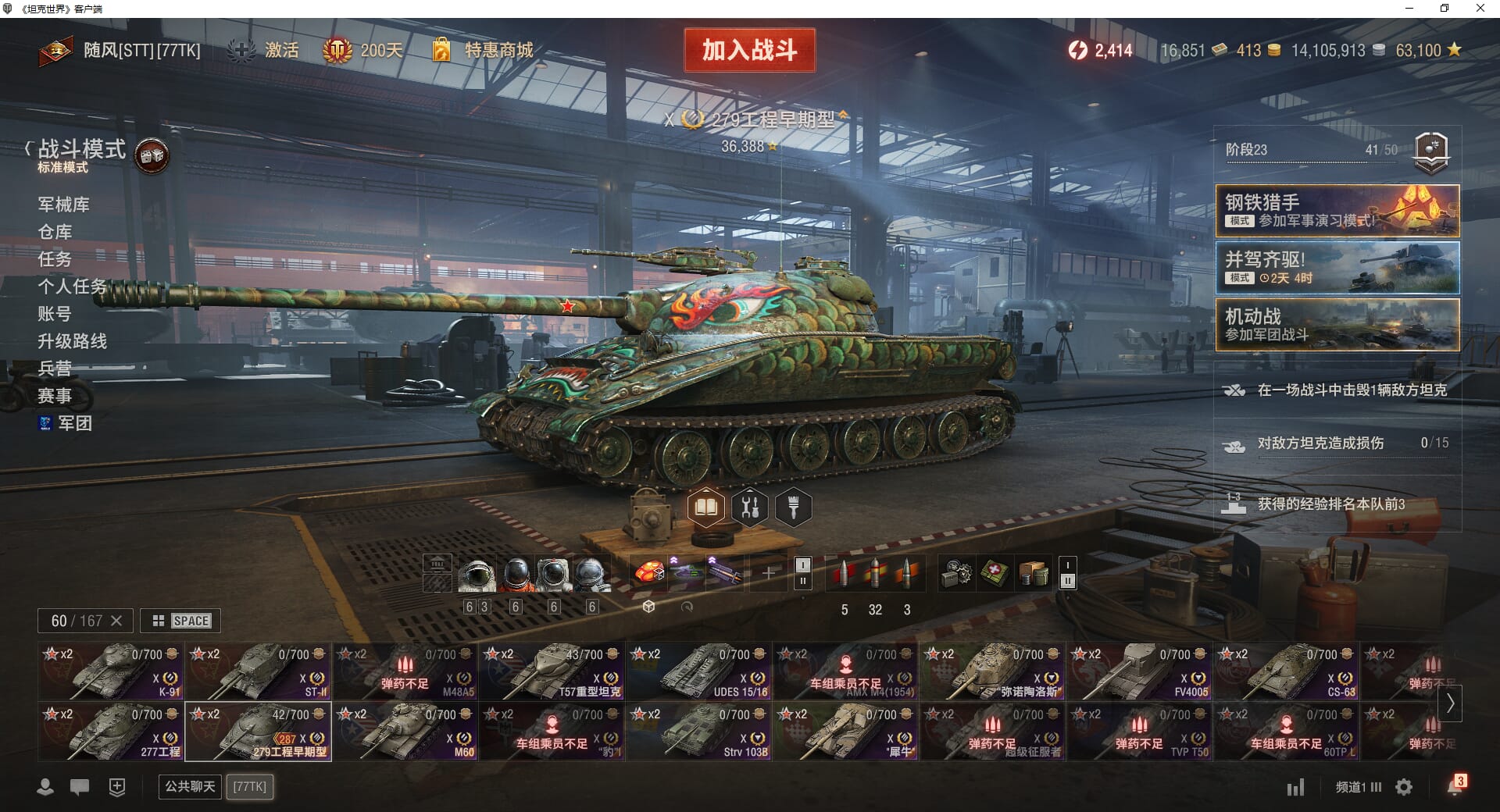Select the Strv 103B tank tile
The width and height of the screenshot is (1500, 812).
point(698,731)
